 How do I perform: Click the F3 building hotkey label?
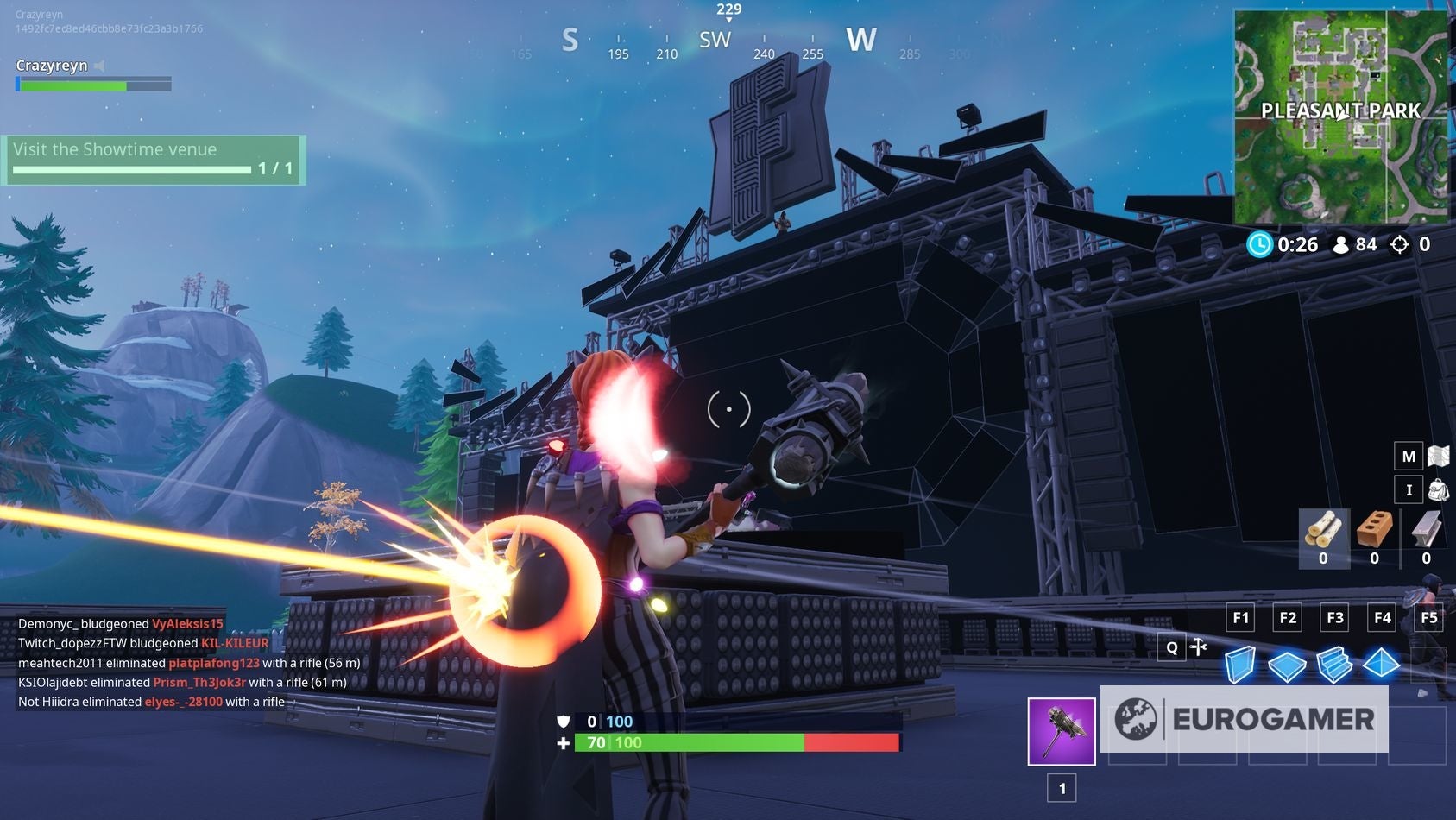pos(1335,618)
